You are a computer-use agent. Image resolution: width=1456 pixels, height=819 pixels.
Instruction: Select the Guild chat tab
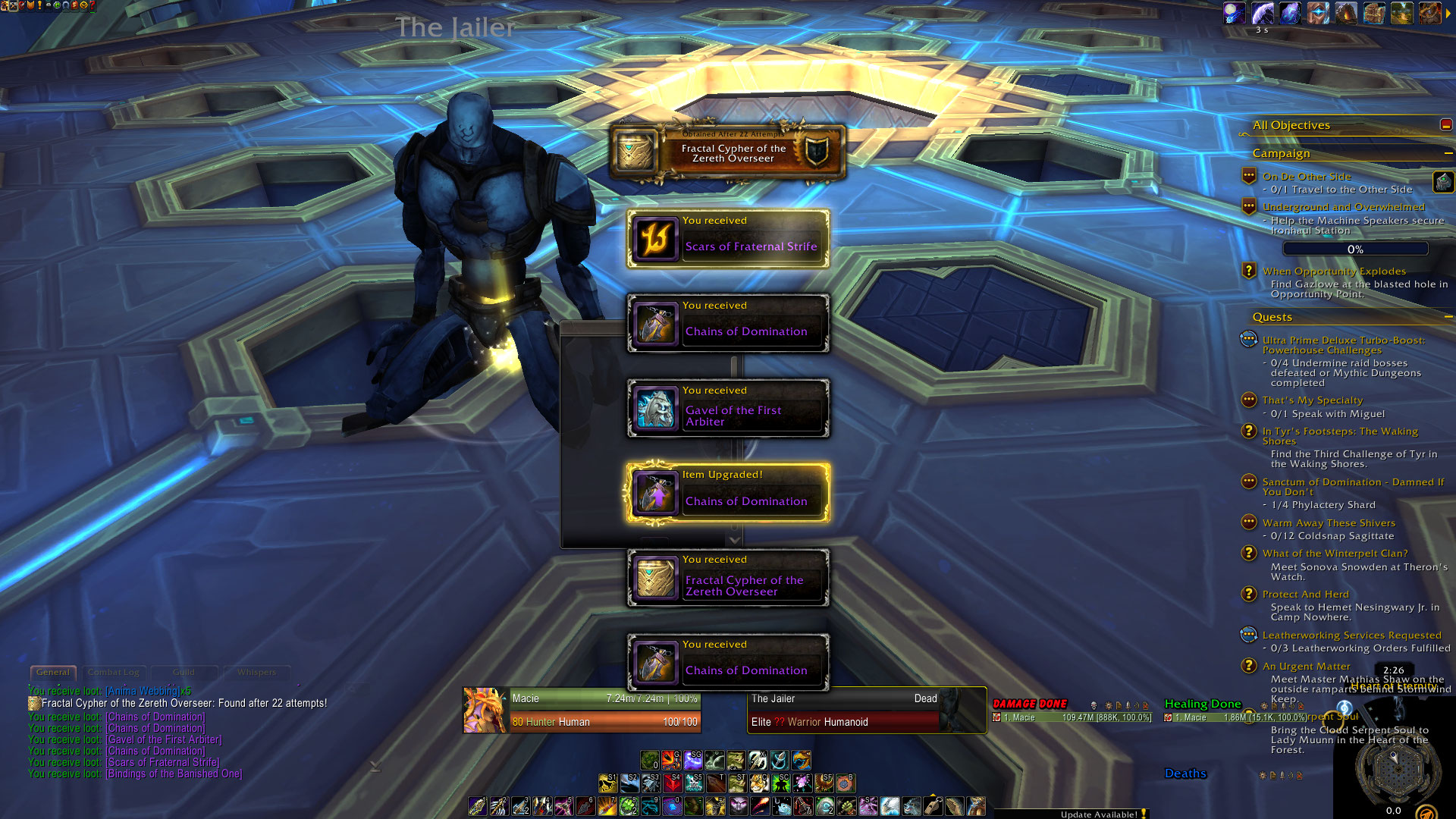pos(184,673)
